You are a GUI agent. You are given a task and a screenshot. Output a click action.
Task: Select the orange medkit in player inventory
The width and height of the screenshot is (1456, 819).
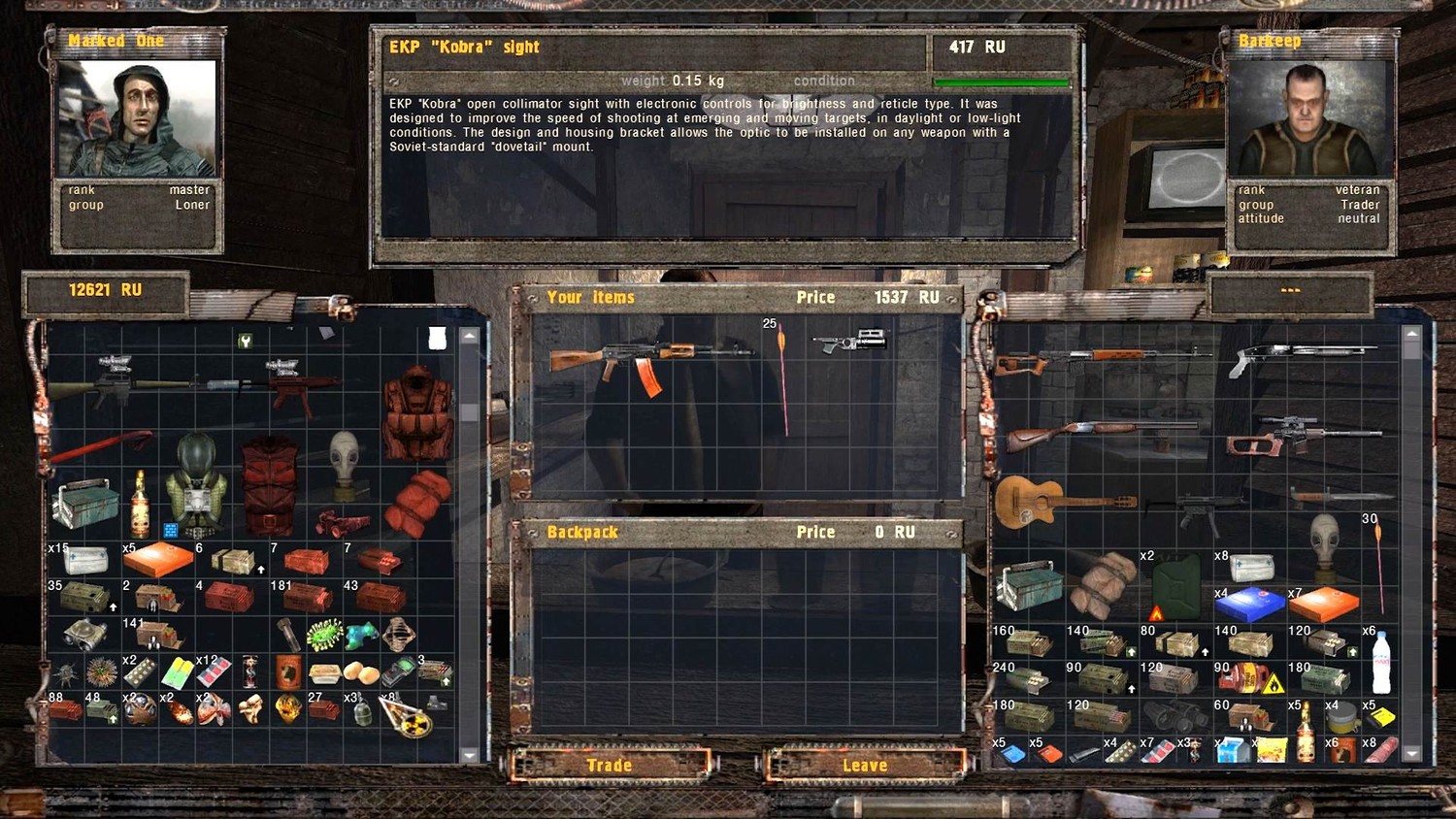tap(159, 560)
